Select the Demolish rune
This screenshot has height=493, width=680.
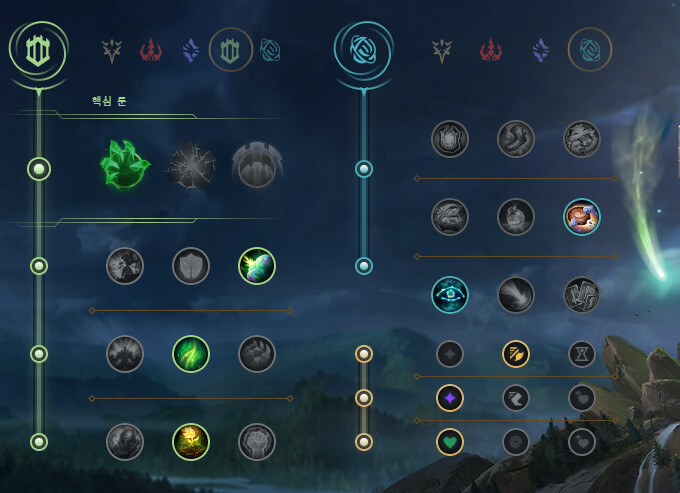click(125, 266)
